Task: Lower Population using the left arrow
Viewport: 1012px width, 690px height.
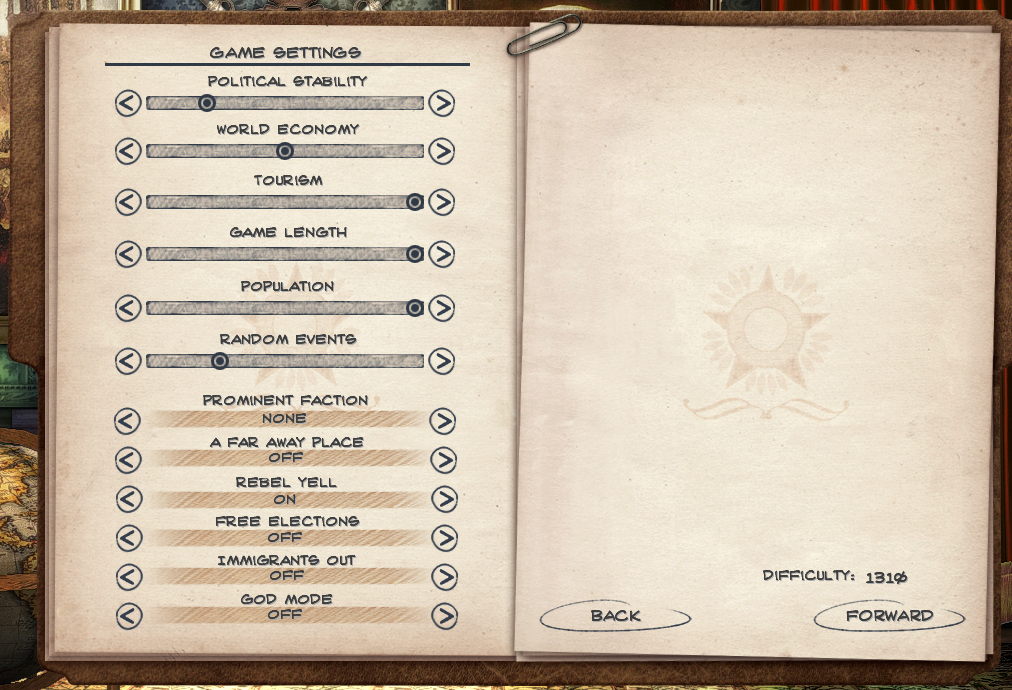Action: (x=128, y=308)
